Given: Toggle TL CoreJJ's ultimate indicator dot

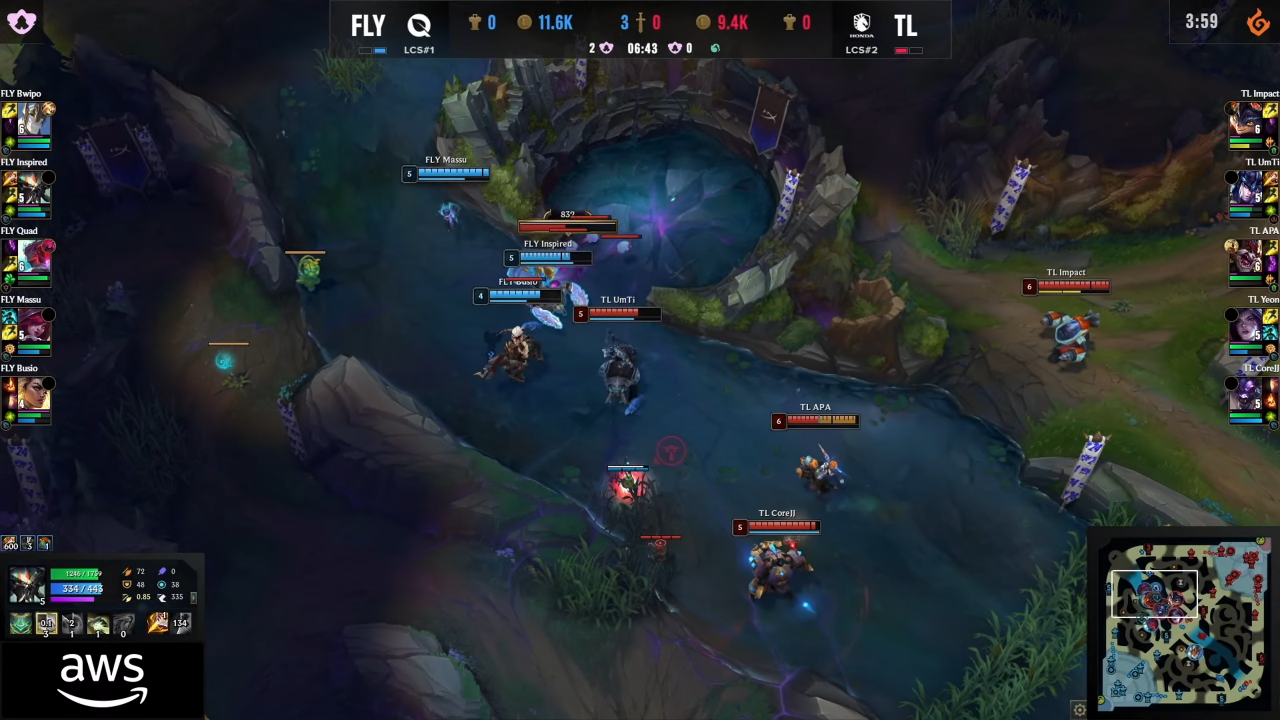Looking at the screenshot, I should (x=1231, y=384).
